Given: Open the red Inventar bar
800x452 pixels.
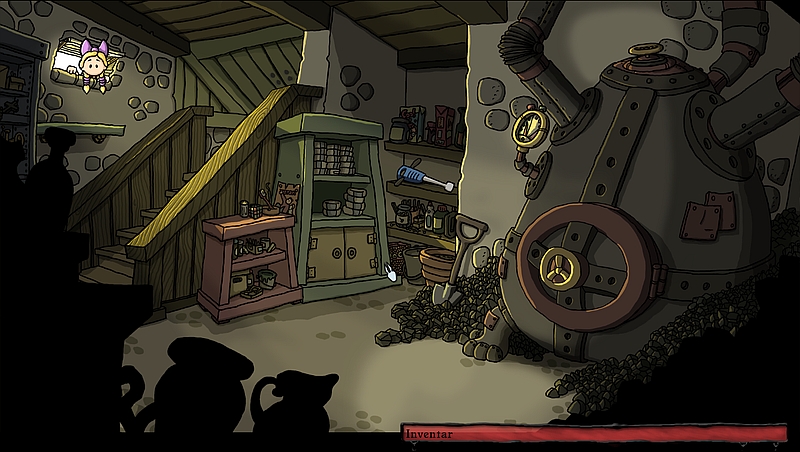Looking at the screenshot, I should [x=598, y=434].
